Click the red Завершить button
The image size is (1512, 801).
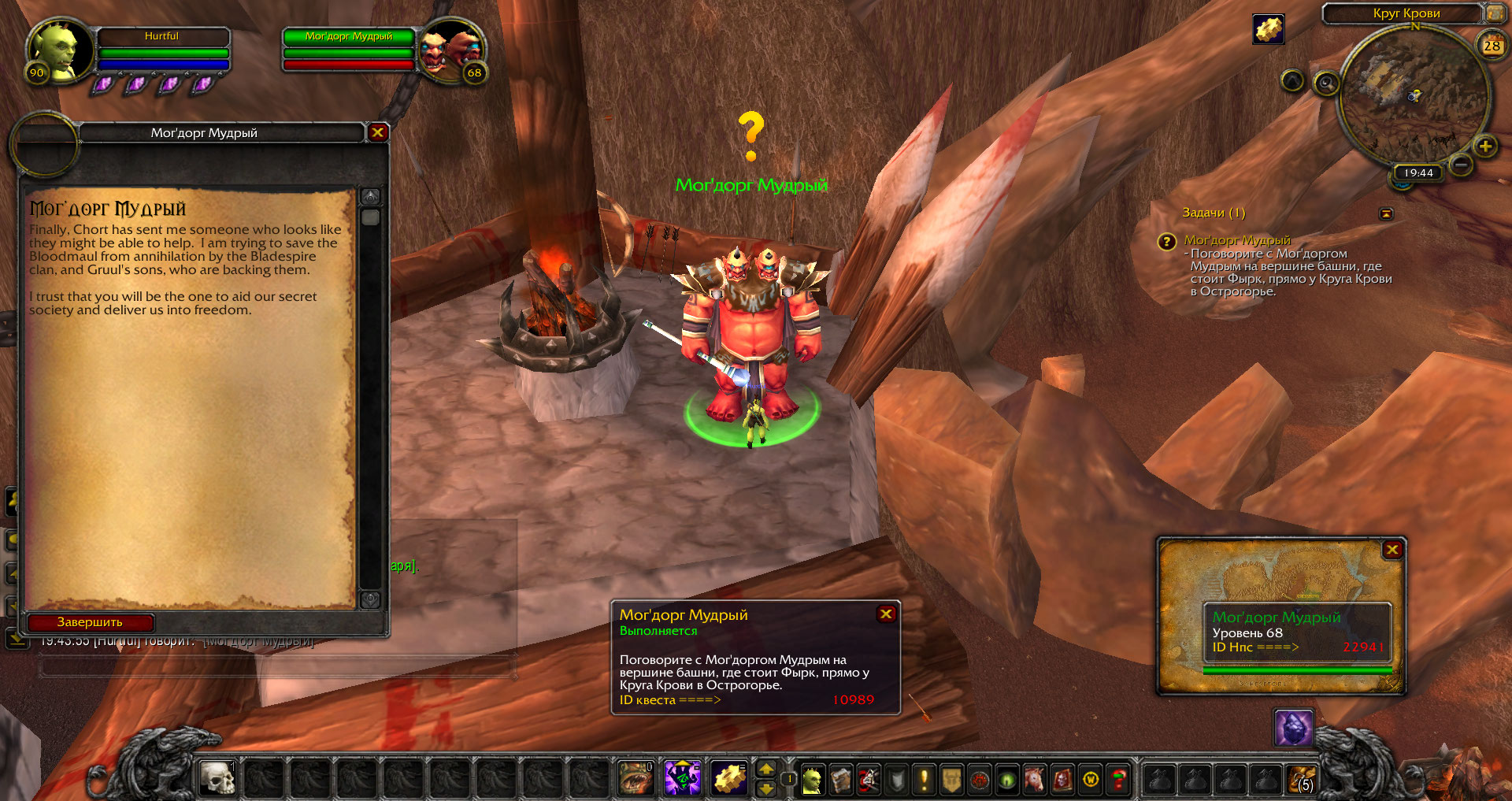click(90, 622)
